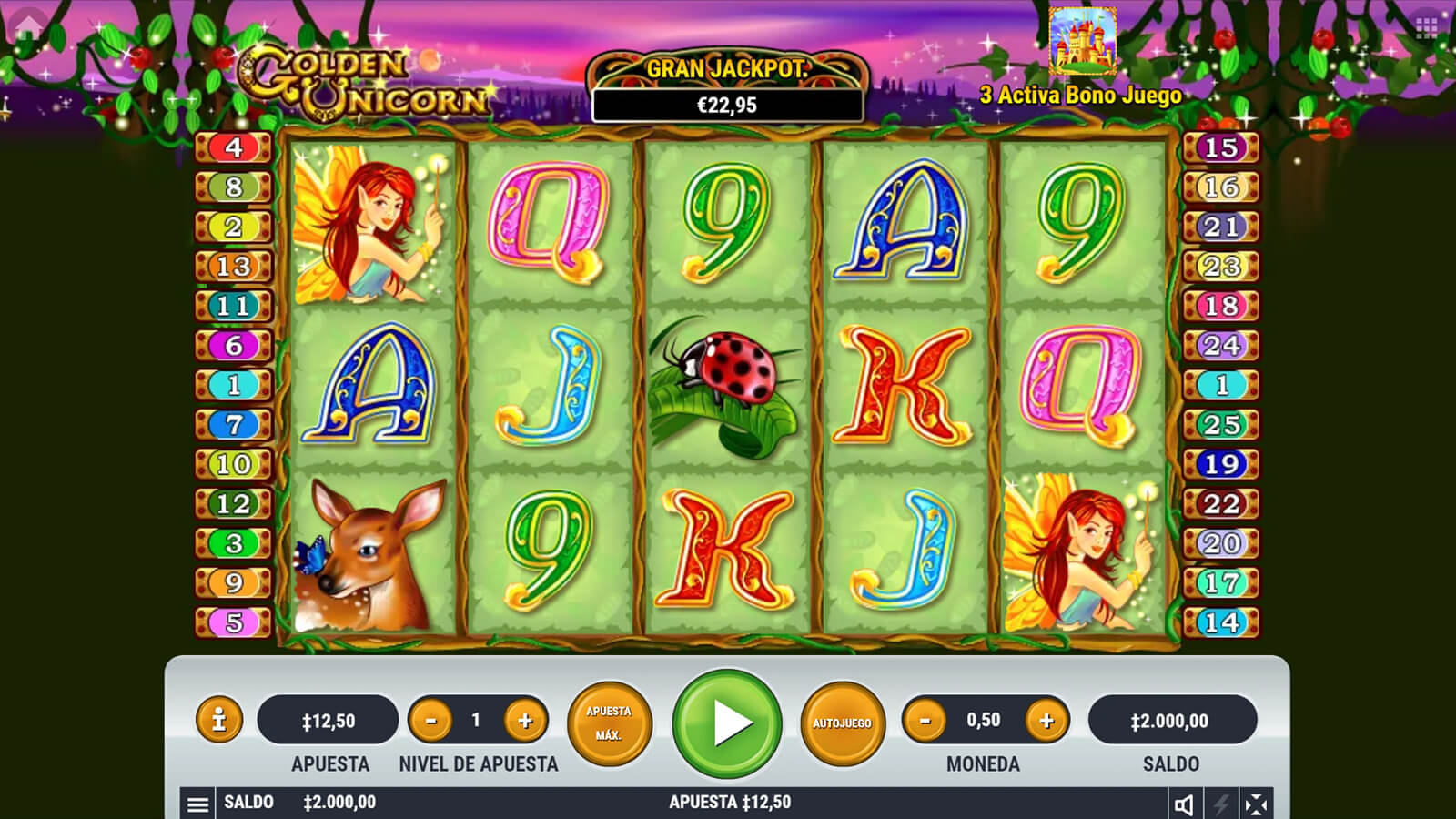Open the hamburger menu beside Saldo
1456x819 pixels.
tap(197, 804)
